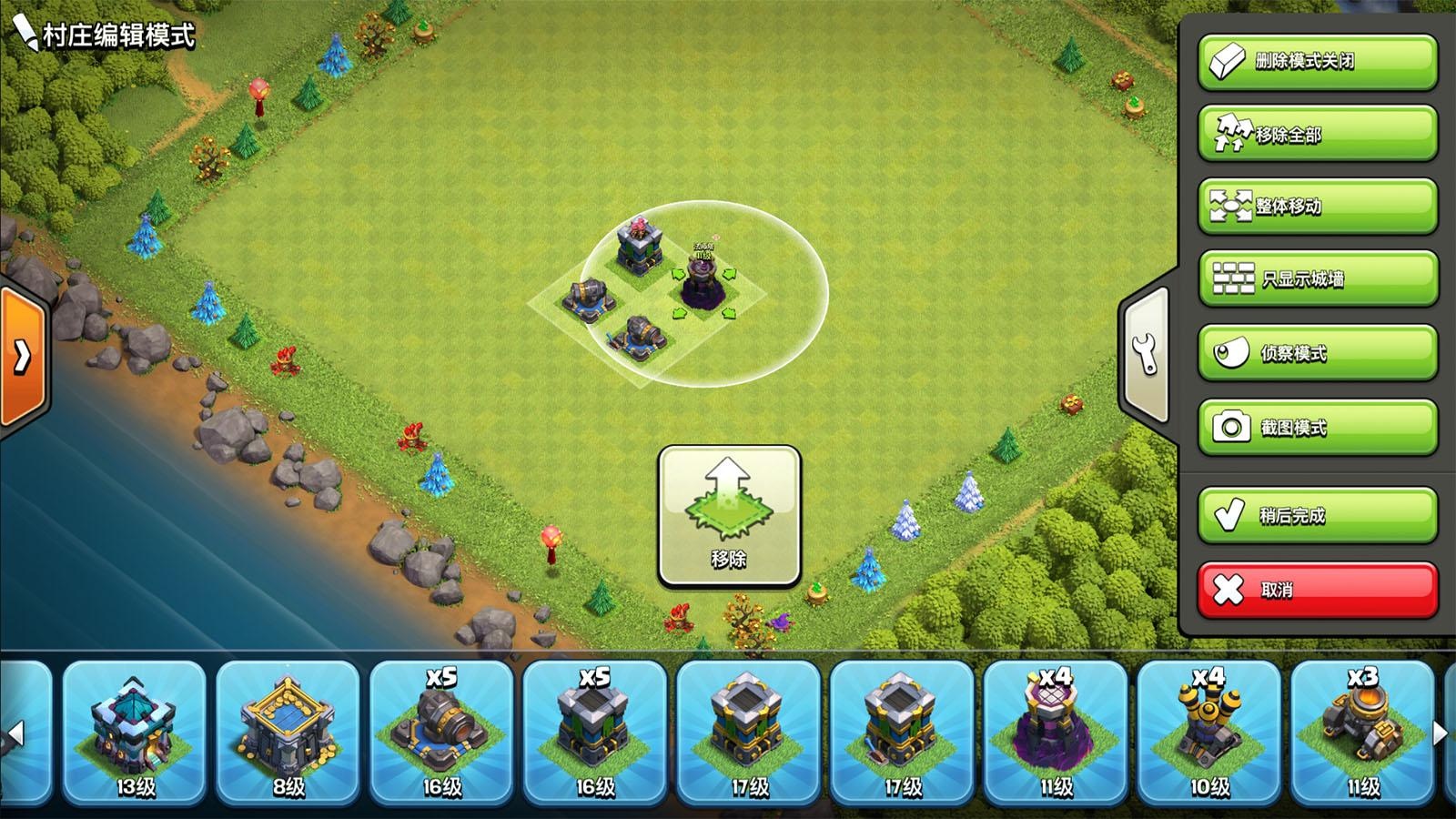The height and width of the screenshot is (819, 1456).
Task: Click 稍后完成 finish later button
Action: tap(1317, 515)
